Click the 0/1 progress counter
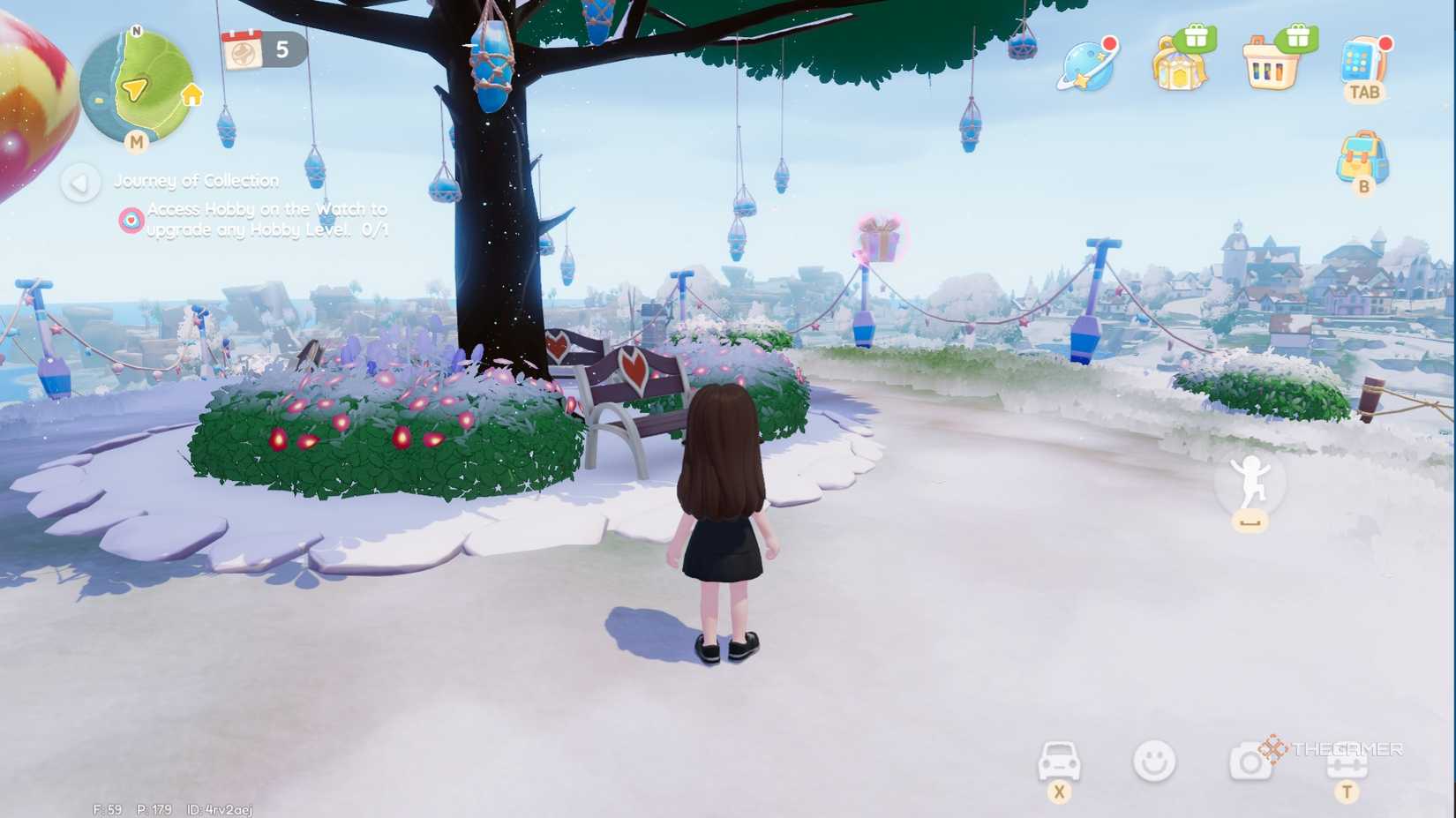 coord(374,229)
